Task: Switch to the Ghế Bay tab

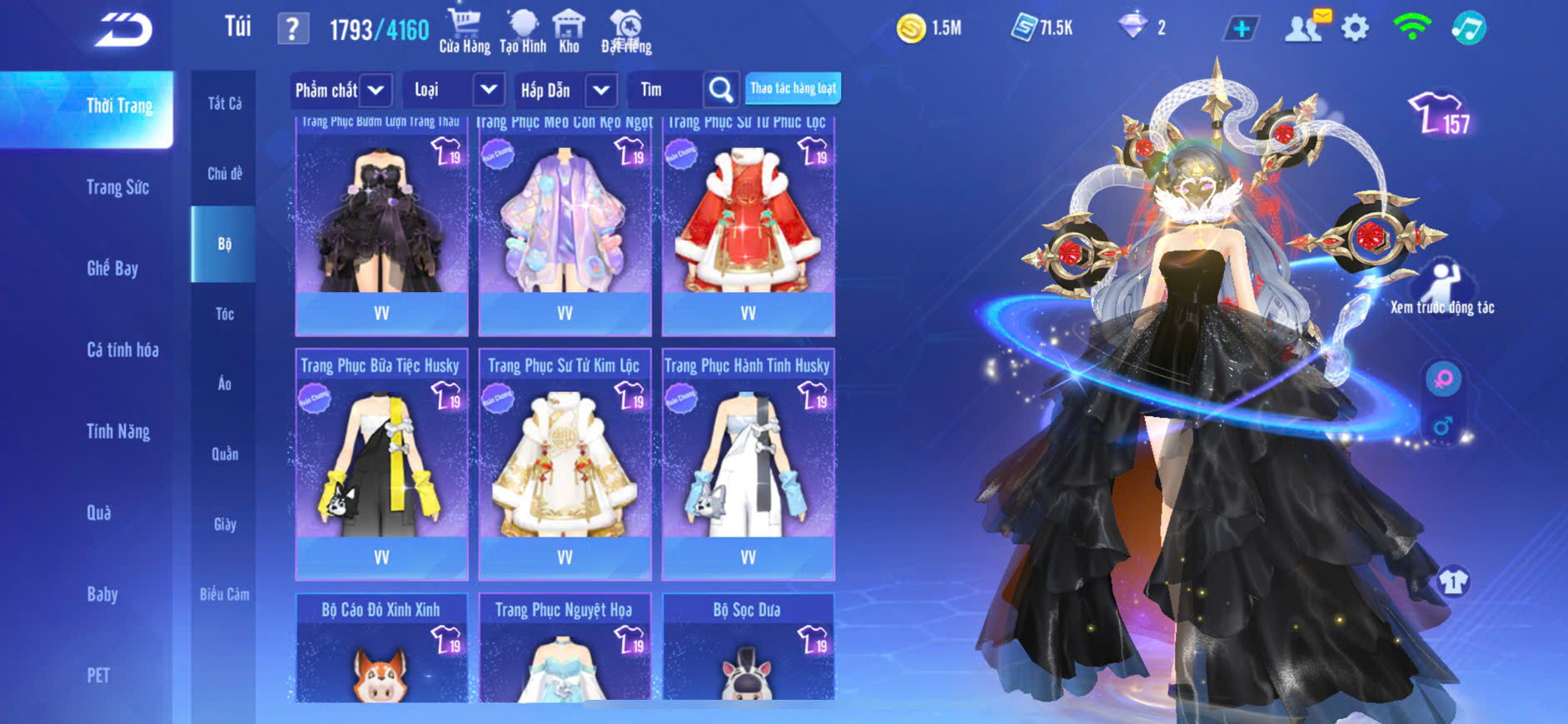Action: 112,268
